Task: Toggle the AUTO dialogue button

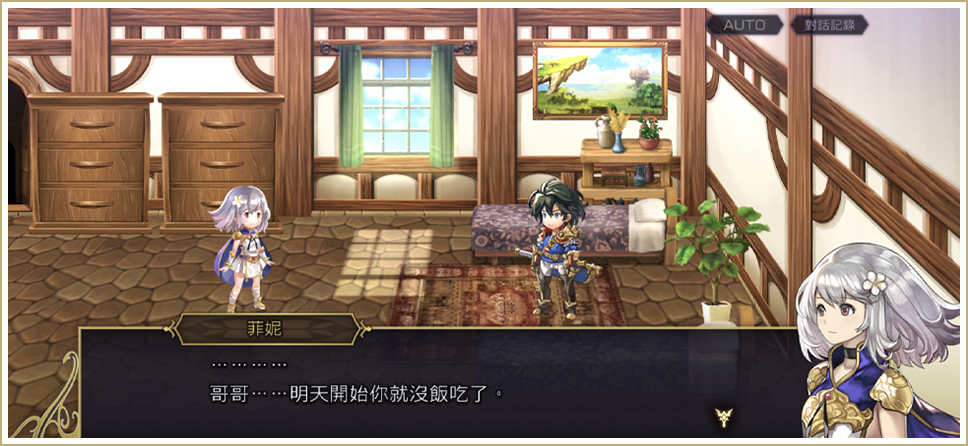Action: 744,25
